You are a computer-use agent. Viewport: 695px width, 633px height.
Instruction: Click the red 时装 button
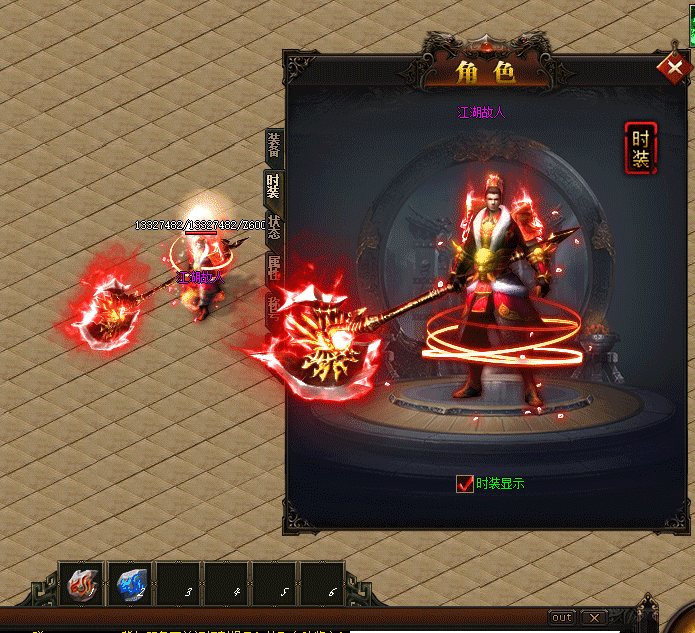(640, 148)
